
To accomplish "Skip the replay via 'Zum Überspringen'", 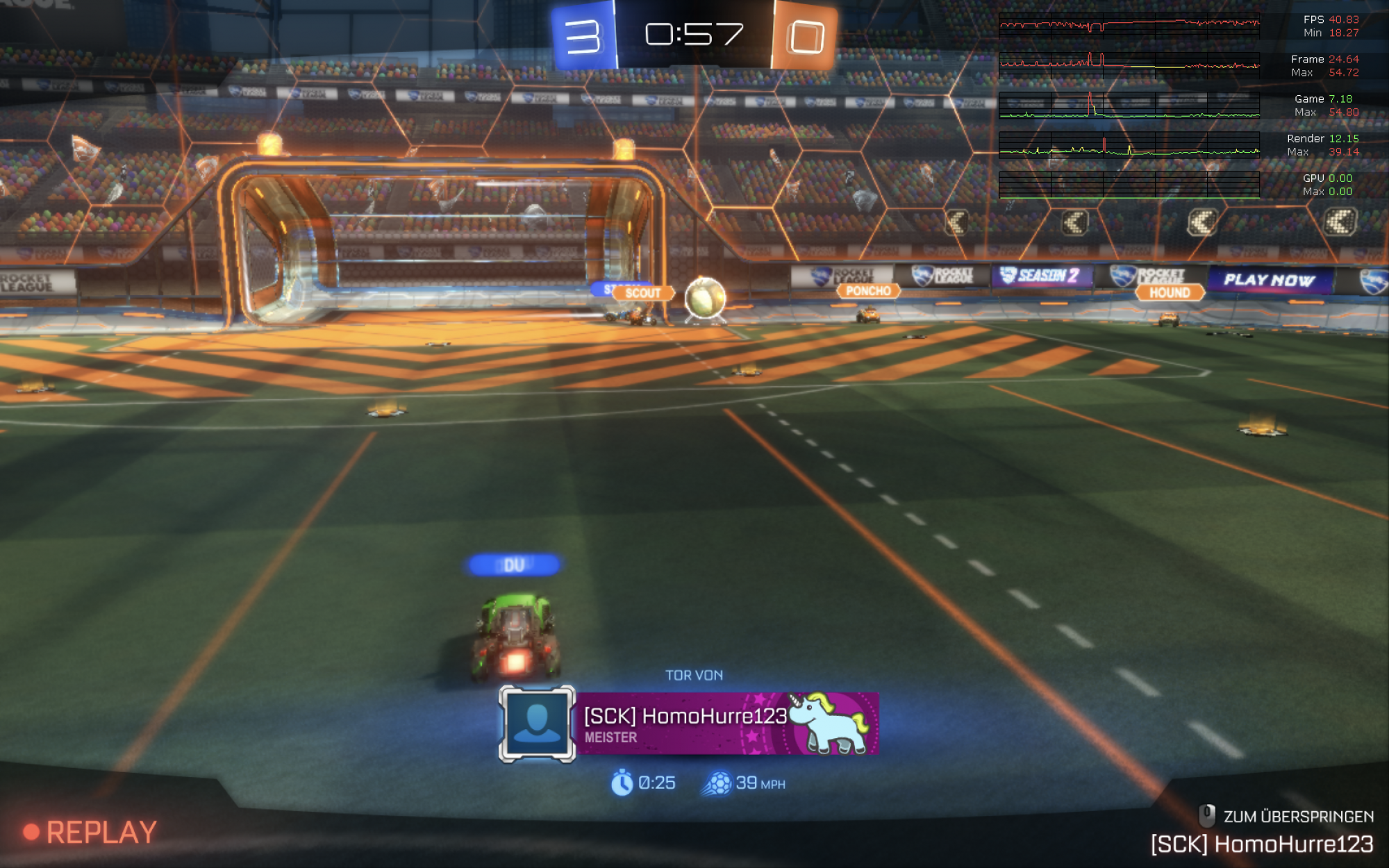I will (x=1286, y=816).
